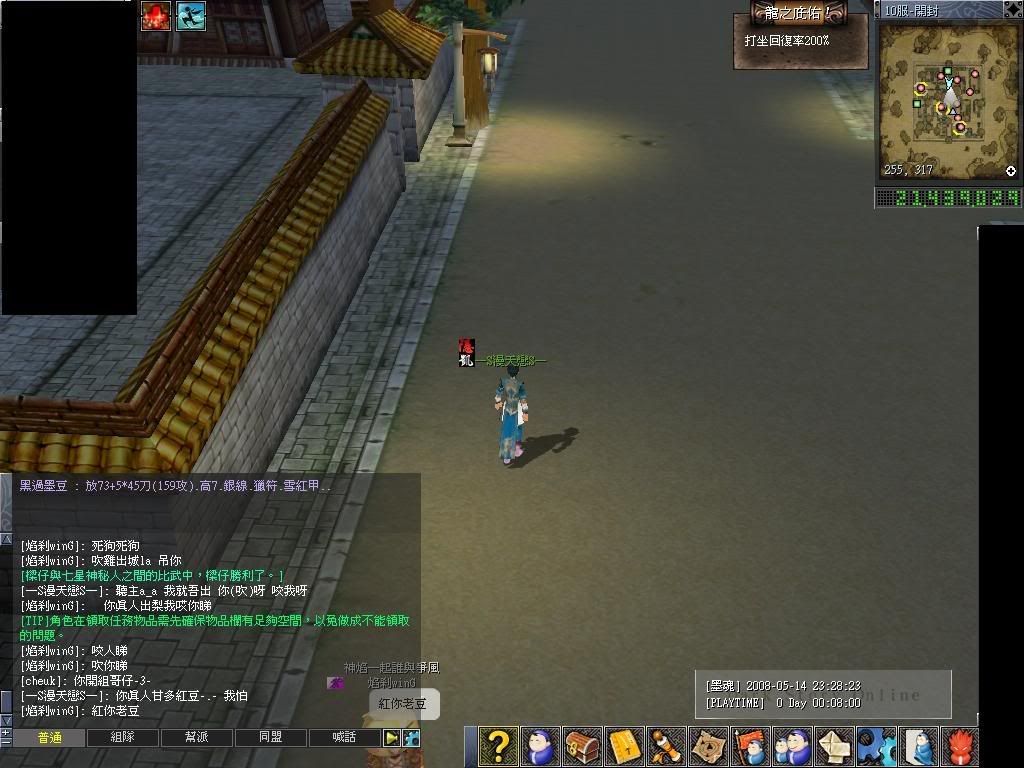Viewport: 1024px width, 768px height.
Task: Zoom in the minimap with plus button
Action: 1010,171
